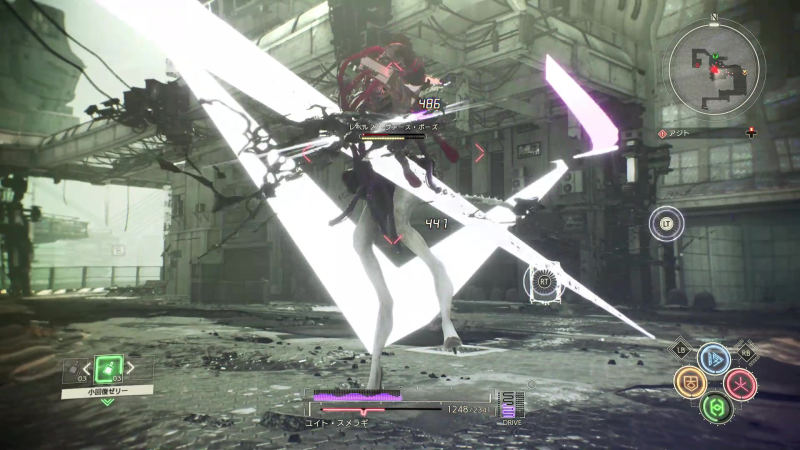Image resolution: width=800 pixels, height=450 pixels.
Task: Activate the blue triangle SAS ability
Action: tap(713, 359)
